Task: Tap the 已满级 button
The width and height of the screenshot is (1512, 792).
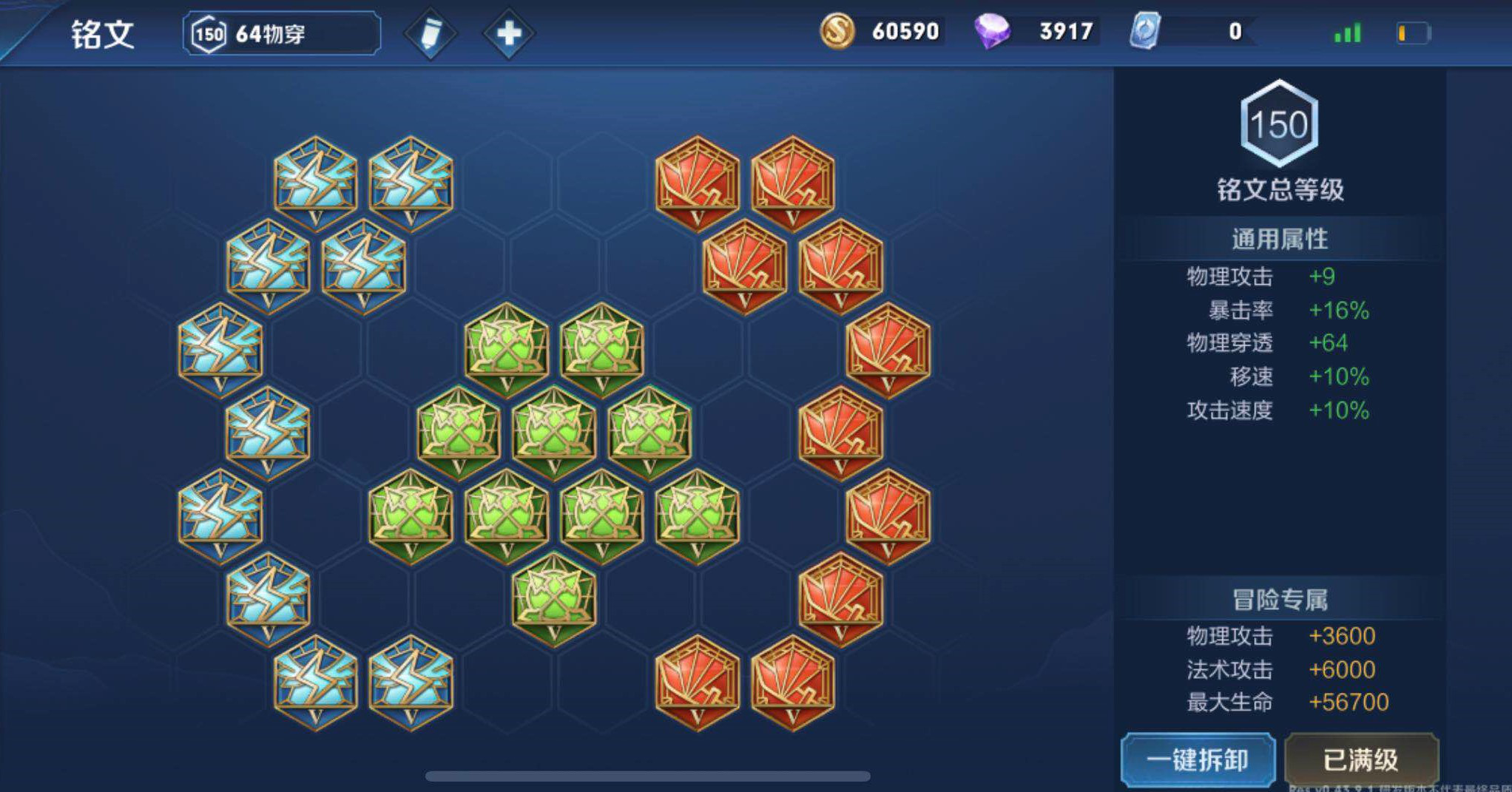Action: coord(1361,759)
